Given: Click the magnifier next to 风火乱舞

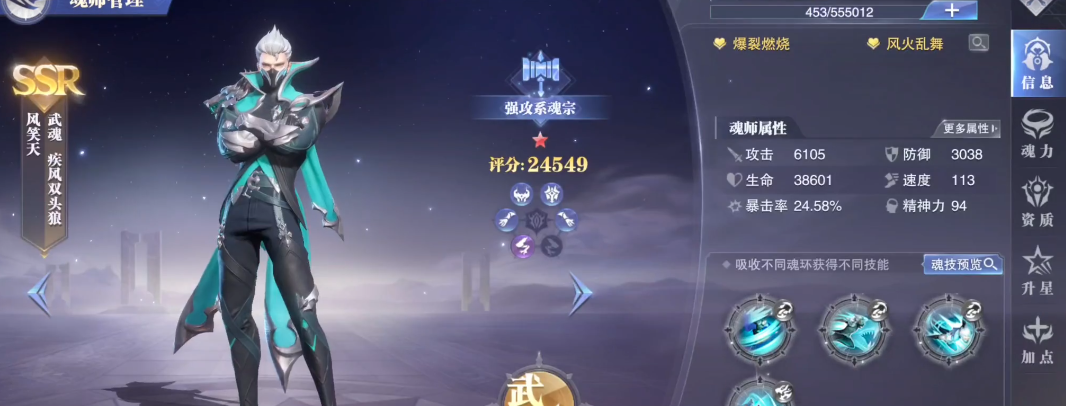Looking at the screenshot, I should (978, 43).
